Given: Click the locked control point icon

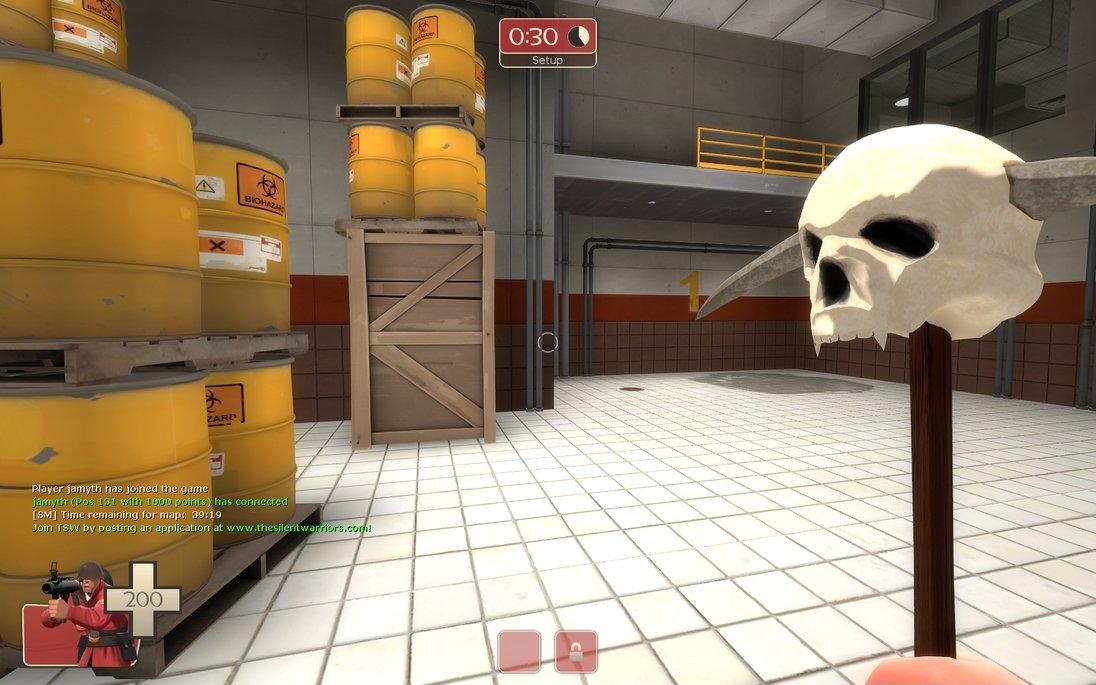Looking at the screenshot, I should 576,651.
